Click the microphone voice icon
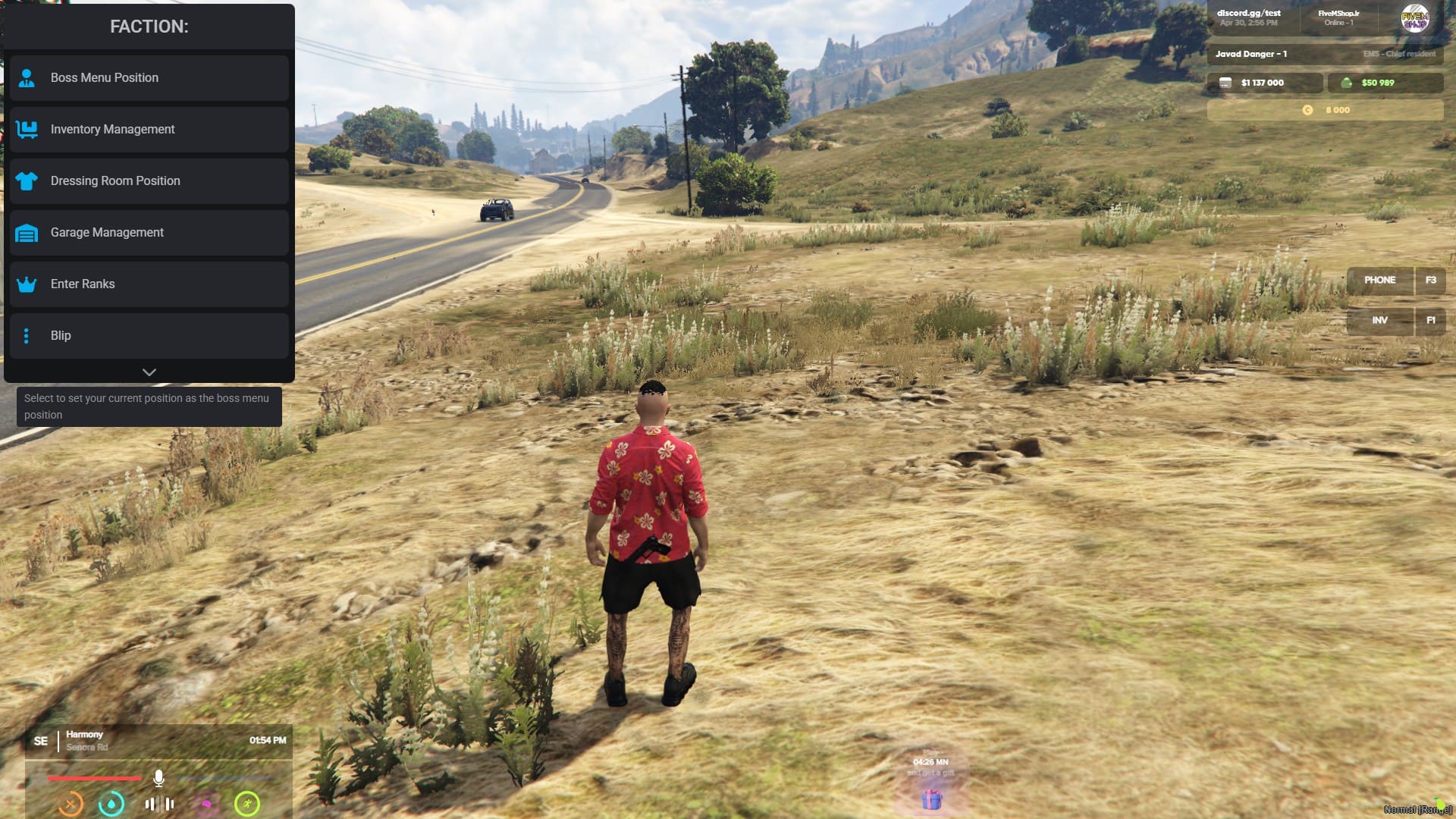 (x=158, y=778)
